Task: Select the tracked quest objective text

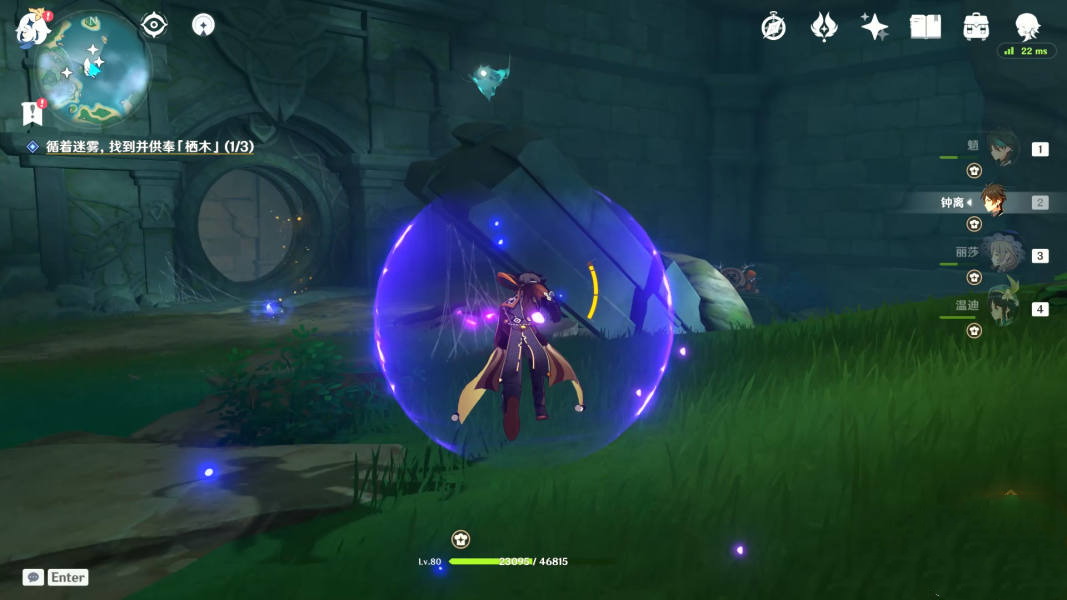Action: [149, 146]
